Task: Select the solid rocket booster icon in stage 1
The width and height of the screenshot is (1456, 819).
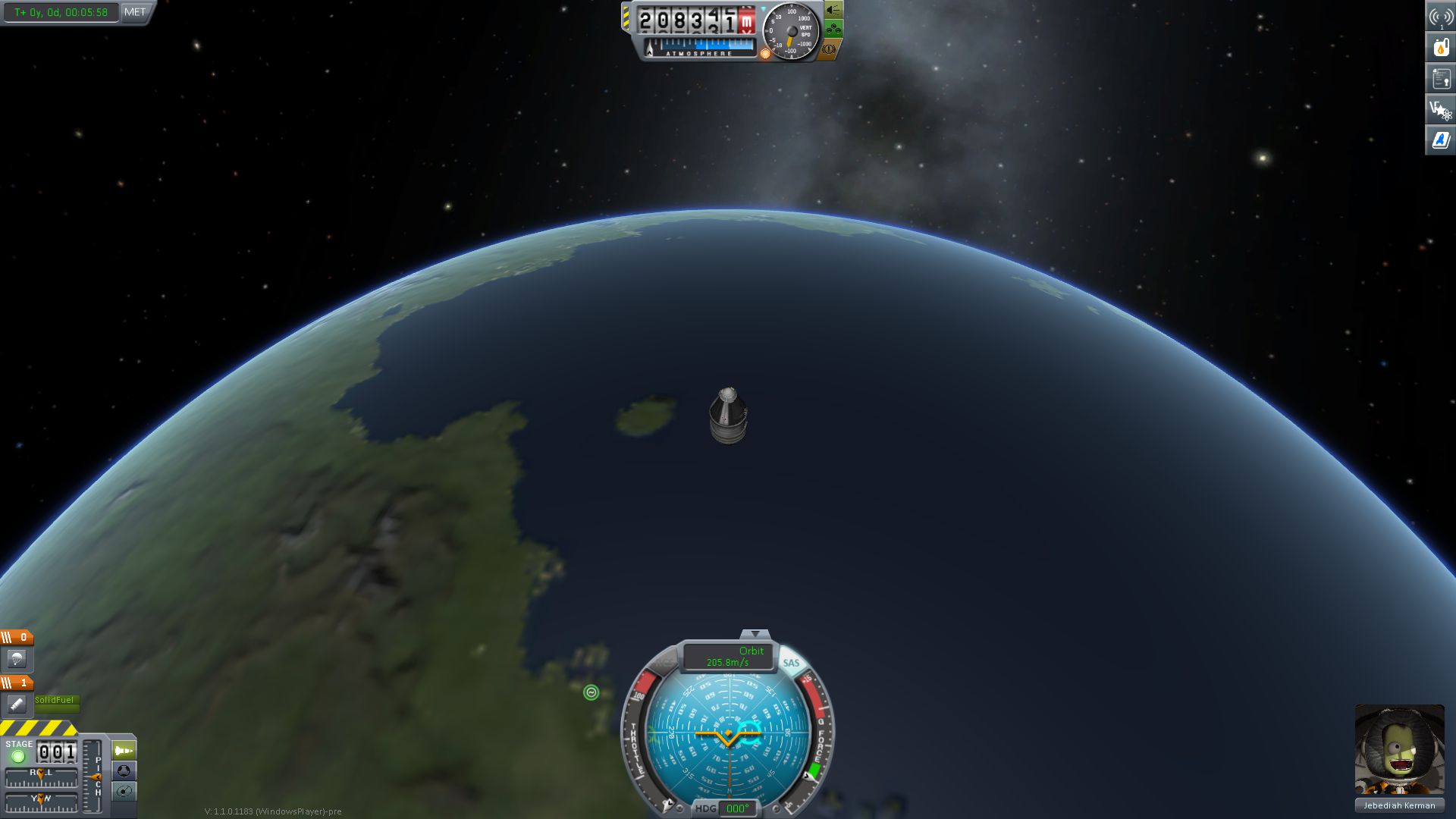Action: click(17, 704)
